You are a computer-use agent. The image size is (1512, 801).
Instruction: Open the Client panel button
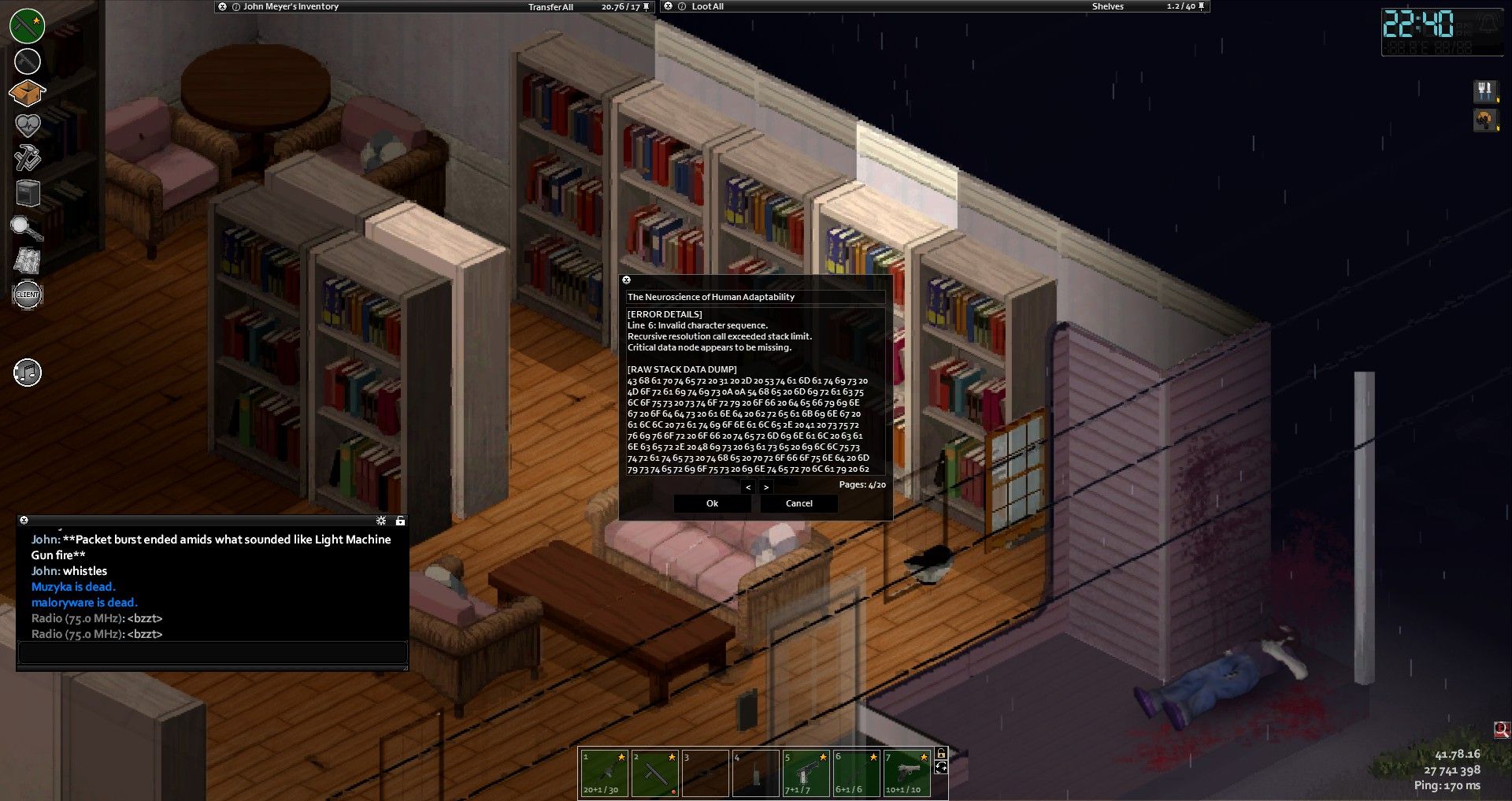pyautogui.click(x=28, y=295)
